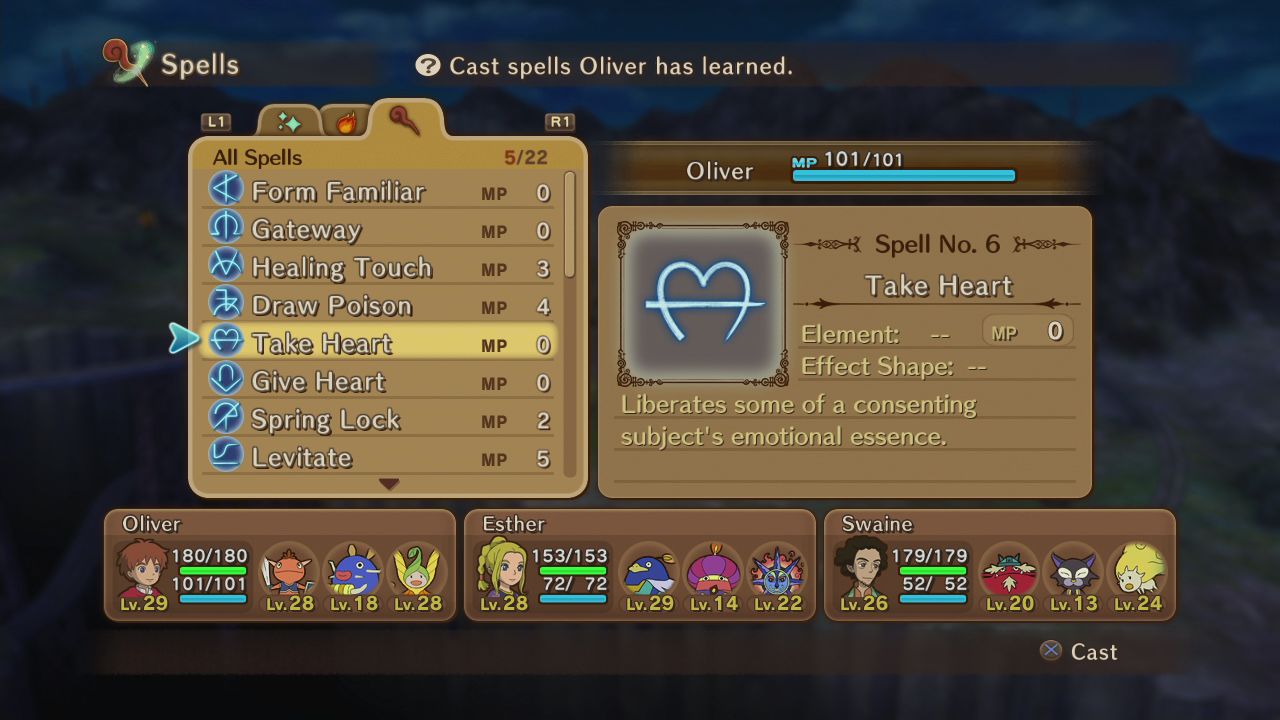This screenshot has height=720, width=1280.
Task: Show more spells with the down arrow
Action: [389, 484]
